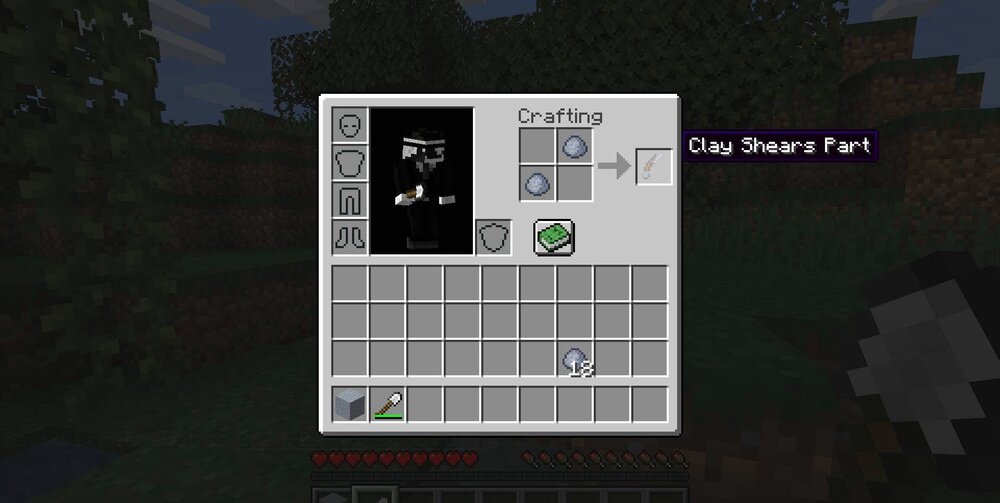Click the empty leggings armor slot
This screenshot has width=1000, height=503.
click(350, 199)
